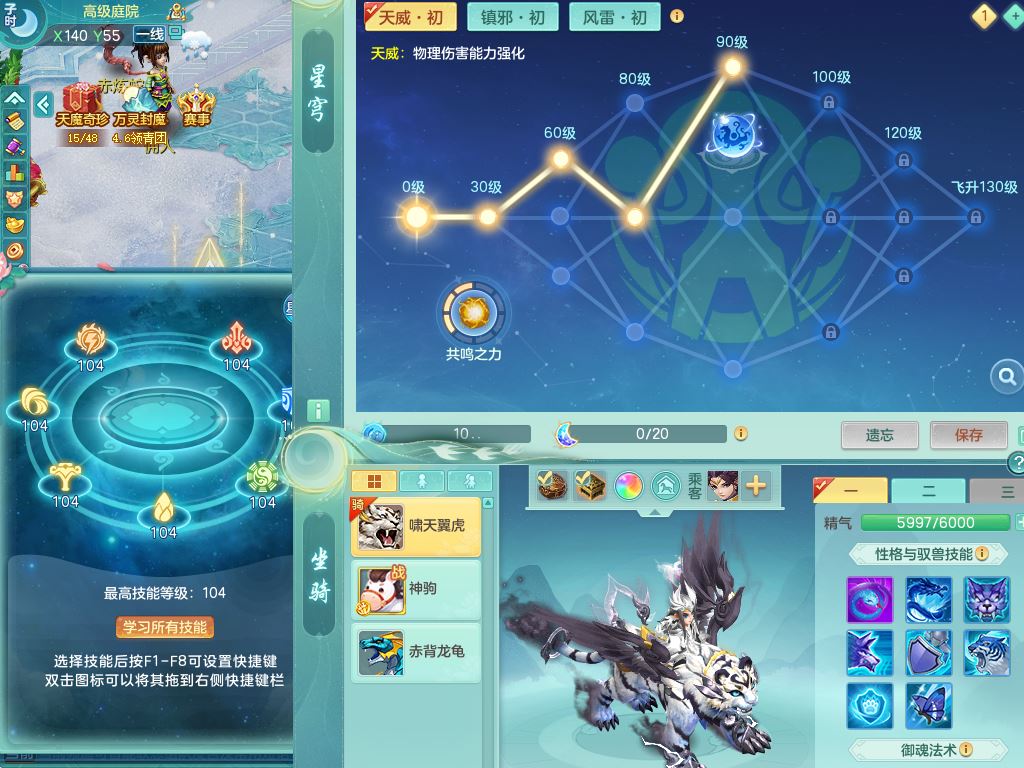Pick the 赤背龙龟 mount
1024x768 pixels.
(x=416, y=652)
